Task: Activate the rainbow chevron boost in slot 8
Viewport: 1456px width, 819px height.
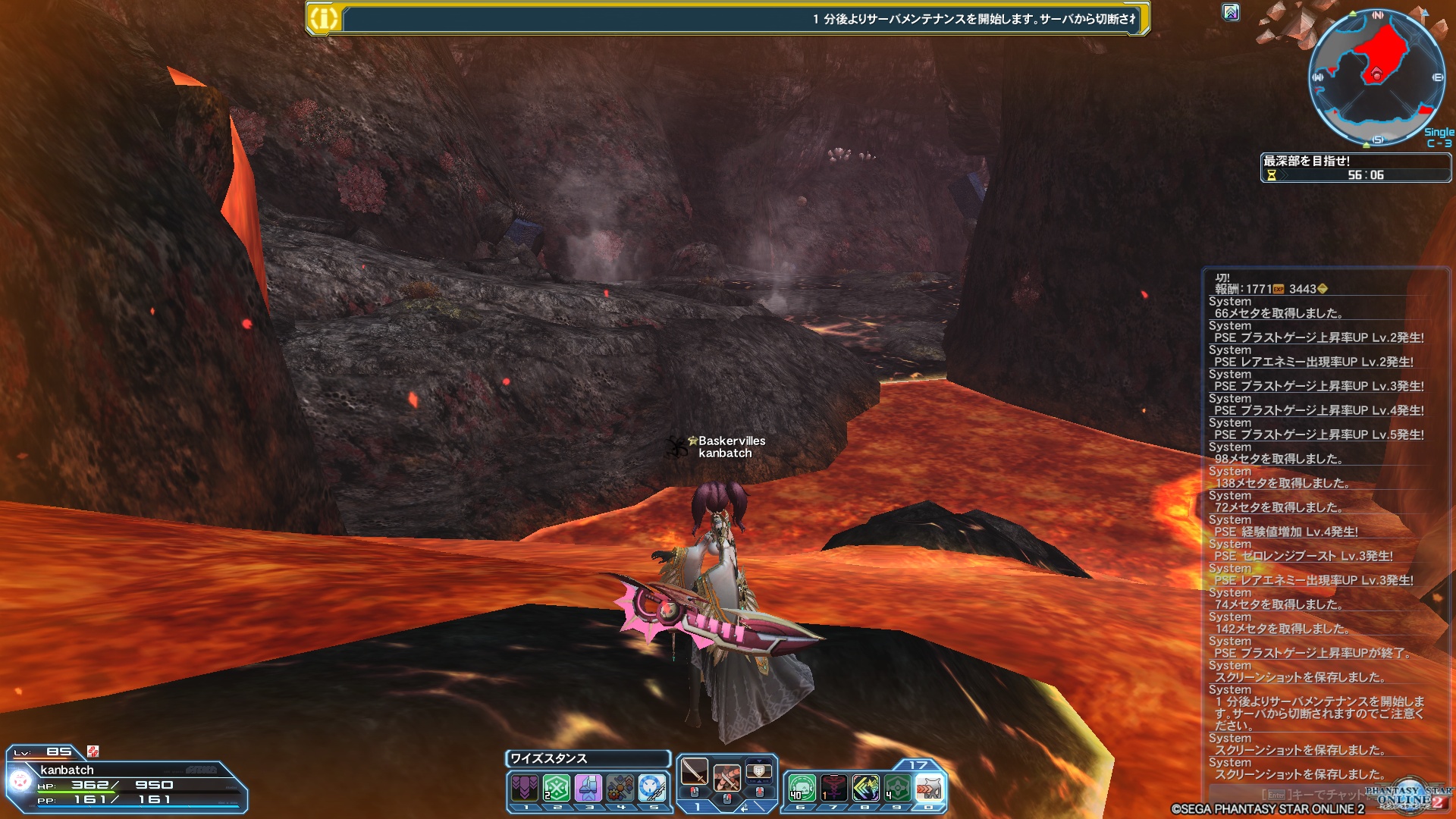Action: click(865, 788)
